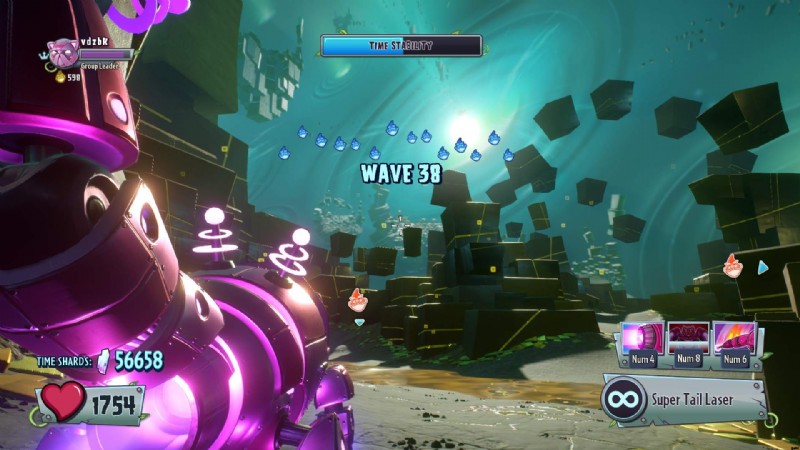Activate the cat mech stomp ability
Image resolution: width=800 pixels, height=450 pixels.
(688, 338)
